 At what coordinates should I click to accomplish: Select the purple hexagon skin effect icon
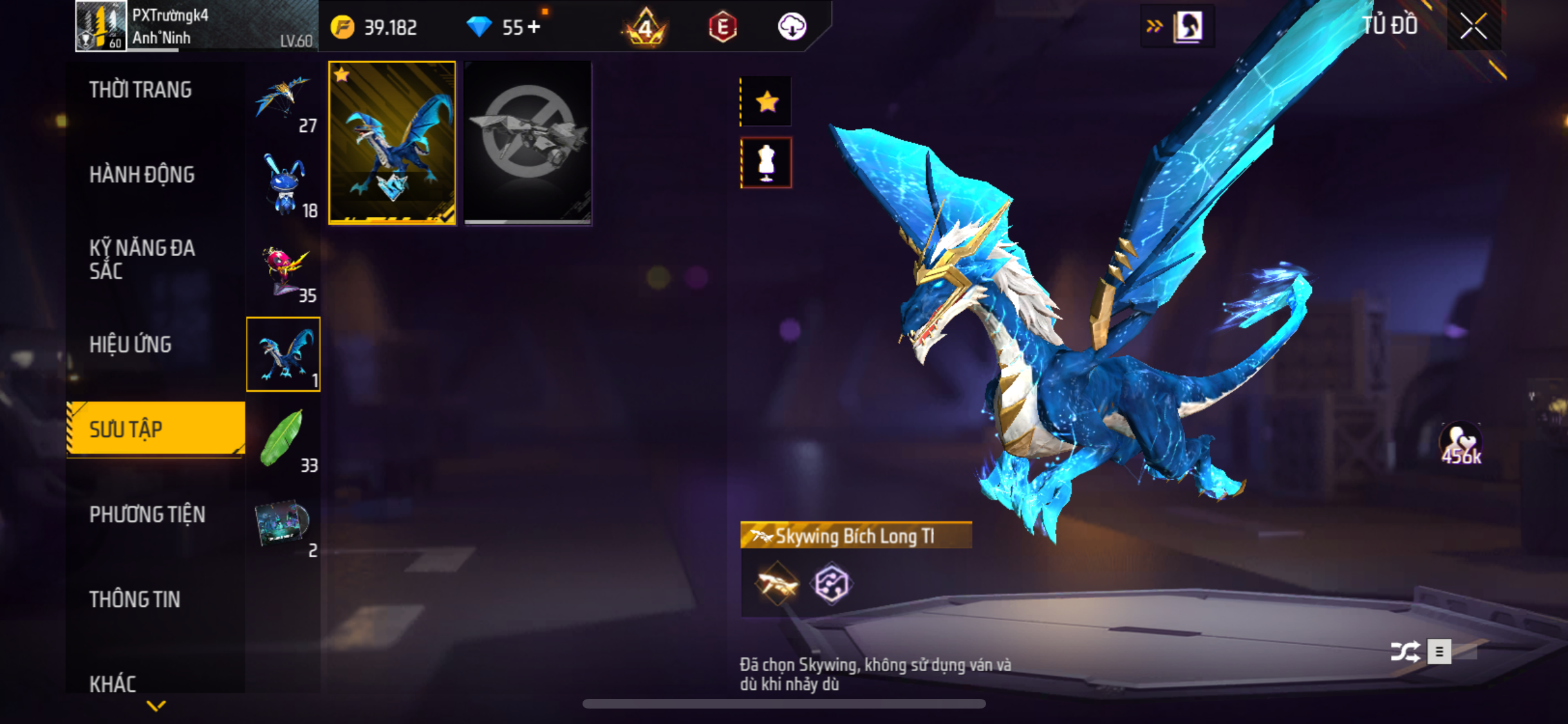(x=831, y=584)
